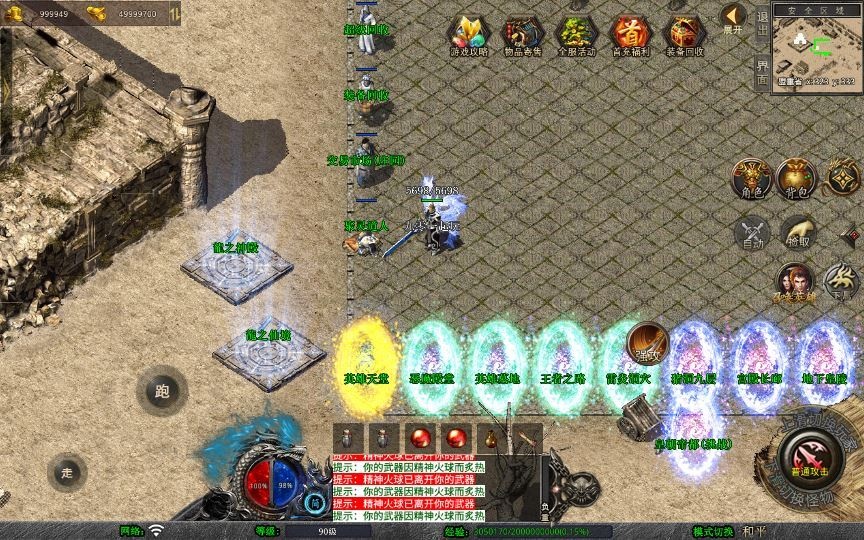Screen dimensions: 864x540
Task: Click the 展开 expand arrow
Action: [x=733, y=19]
